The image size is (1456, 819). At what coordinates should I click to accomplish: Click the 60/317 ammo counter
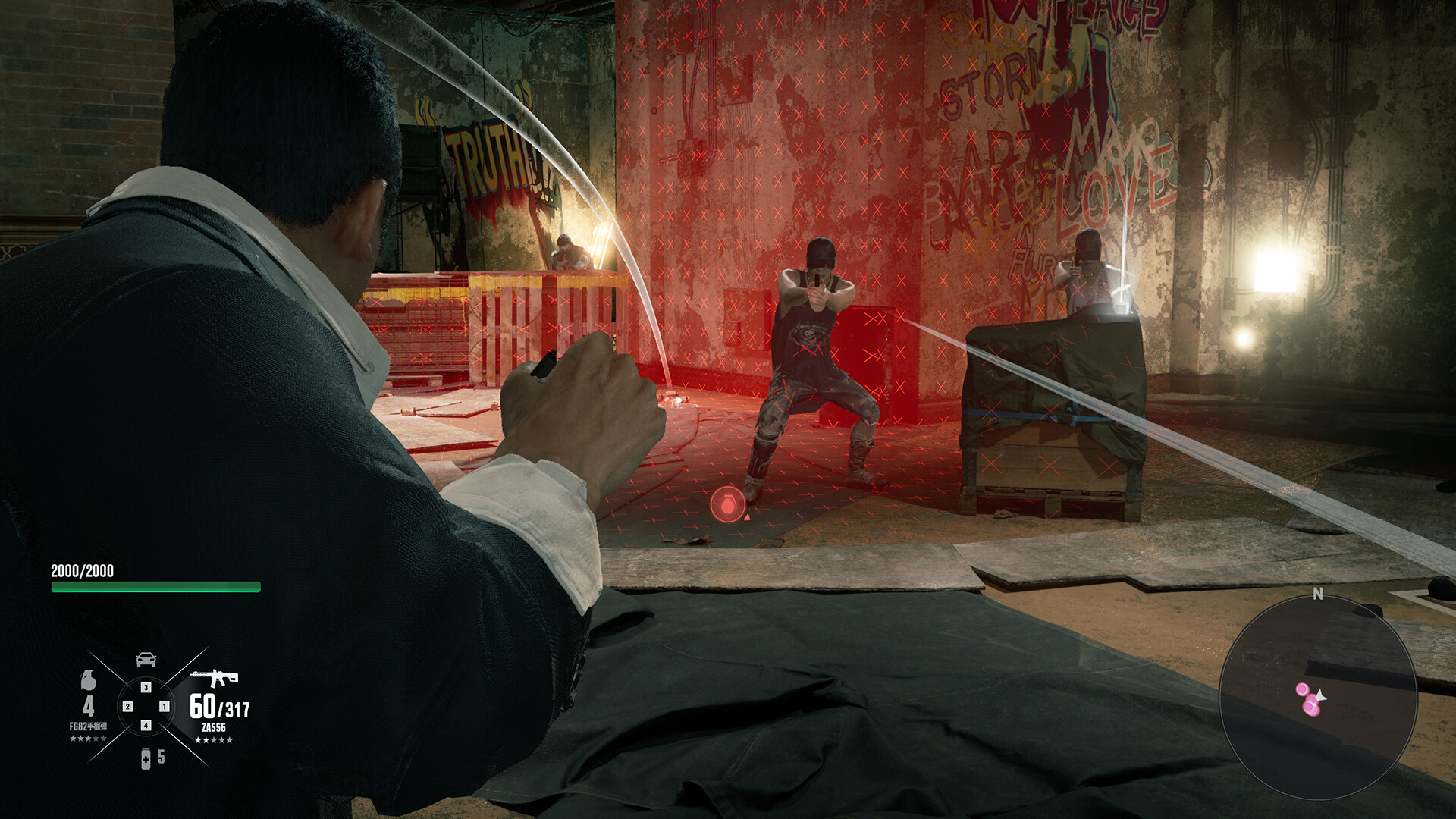coord(220,705)
